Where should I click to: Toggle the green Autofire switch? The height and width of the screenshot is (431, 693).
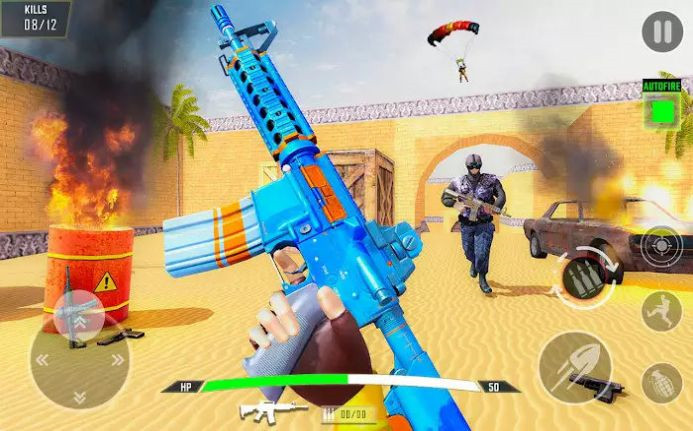tap(660, 109)
